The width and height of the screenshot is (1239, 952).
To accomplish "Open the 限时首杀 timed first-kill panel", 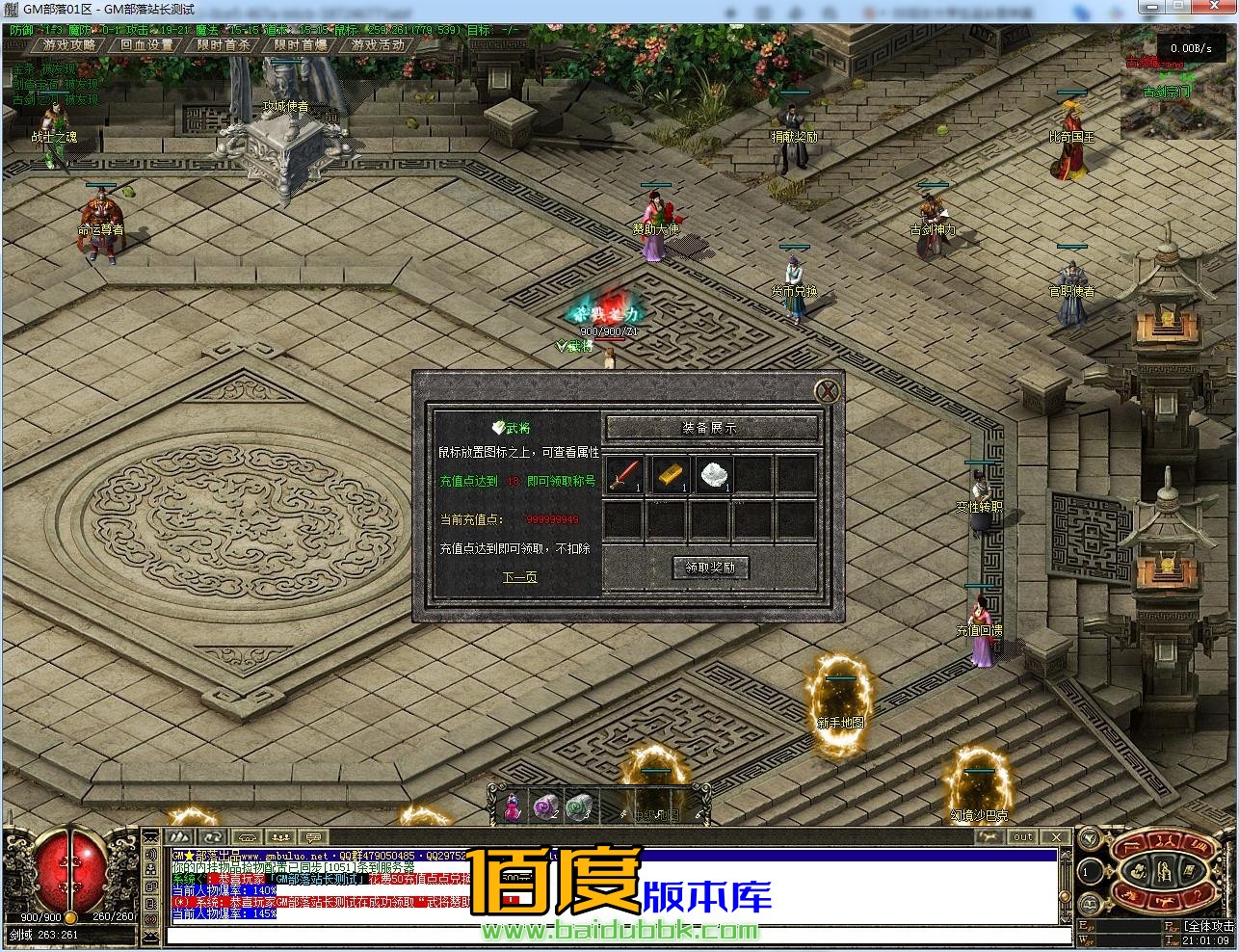I will click(224, 44).
